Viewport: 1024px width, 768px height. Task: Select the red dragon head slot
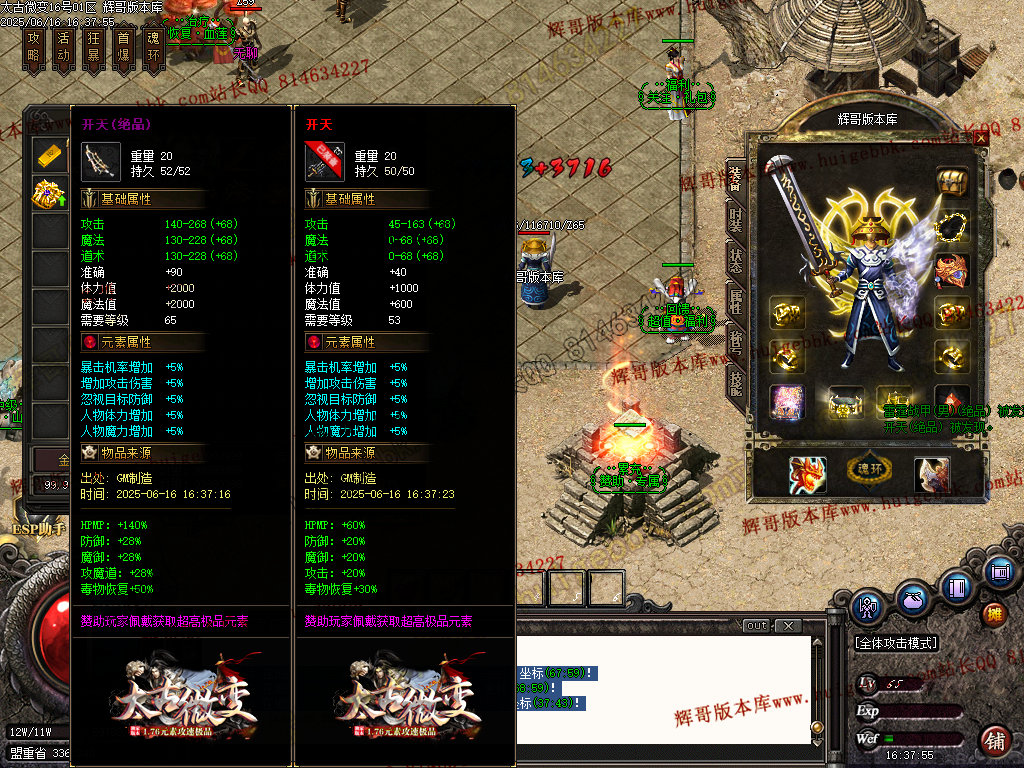click(x=807, y=475)
